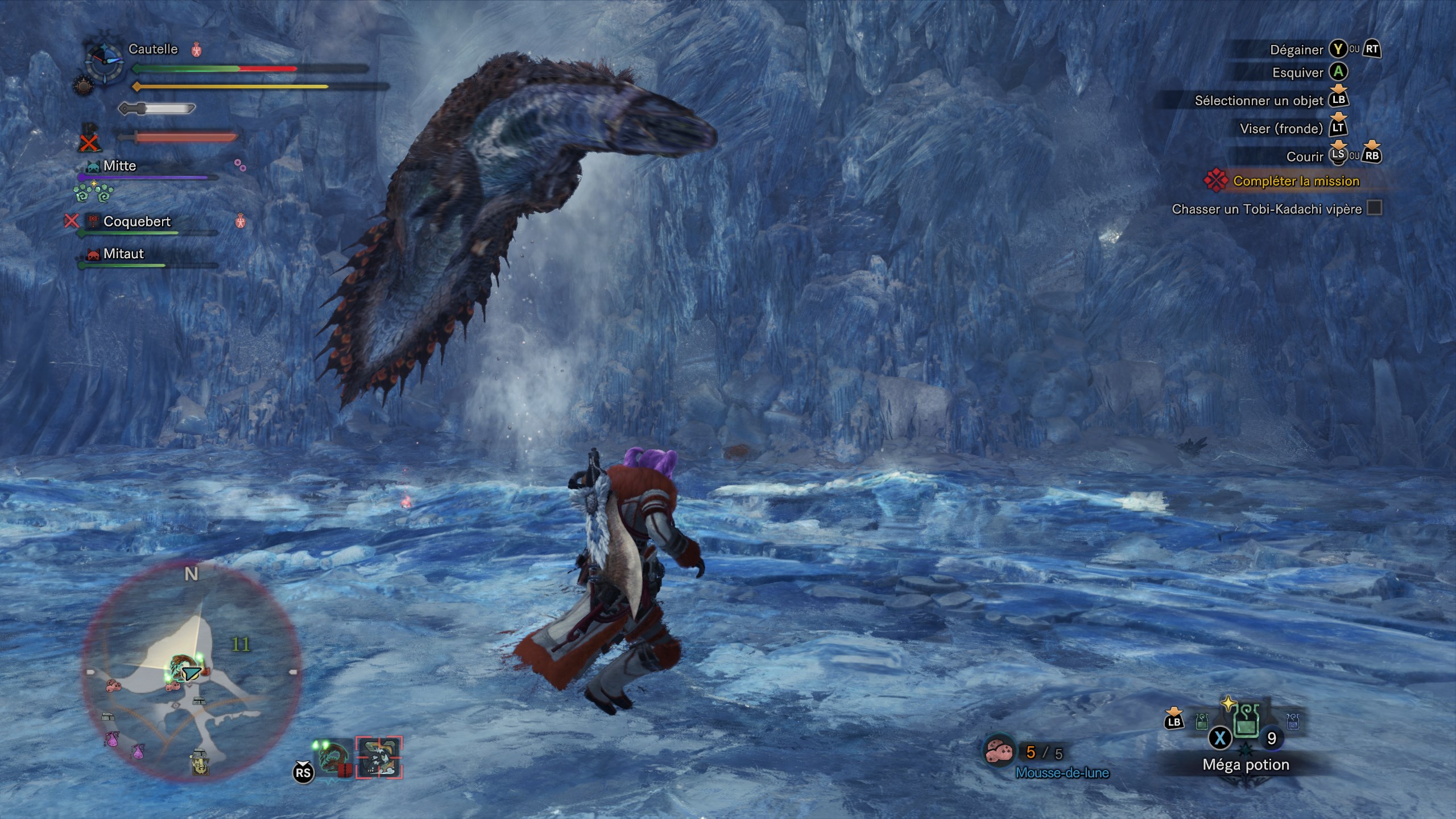This screenshot has width=1456, height=819.
Task: Select party member Mitaut
Action: (123, 254)
